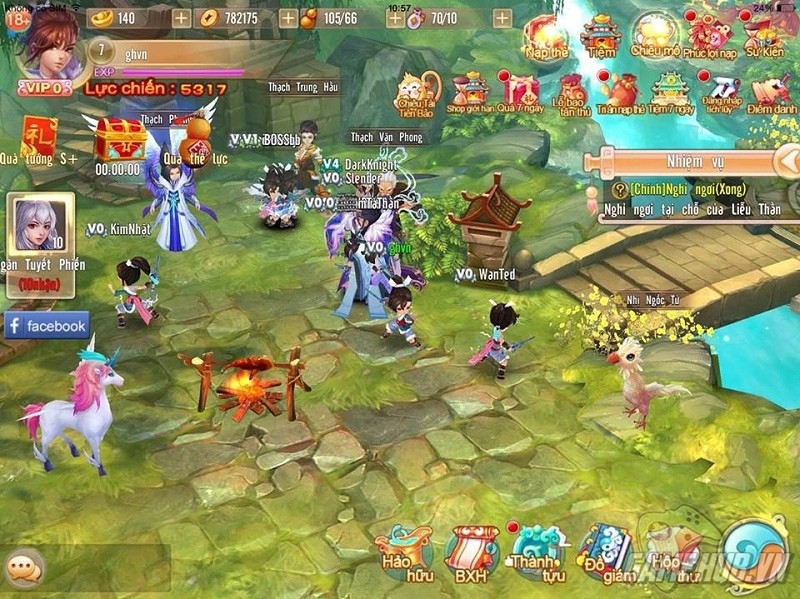Viewport: 800px width, 599px height.
Task: Open the Quà 7 ngày gift box
Action: [x=519, y=92]
